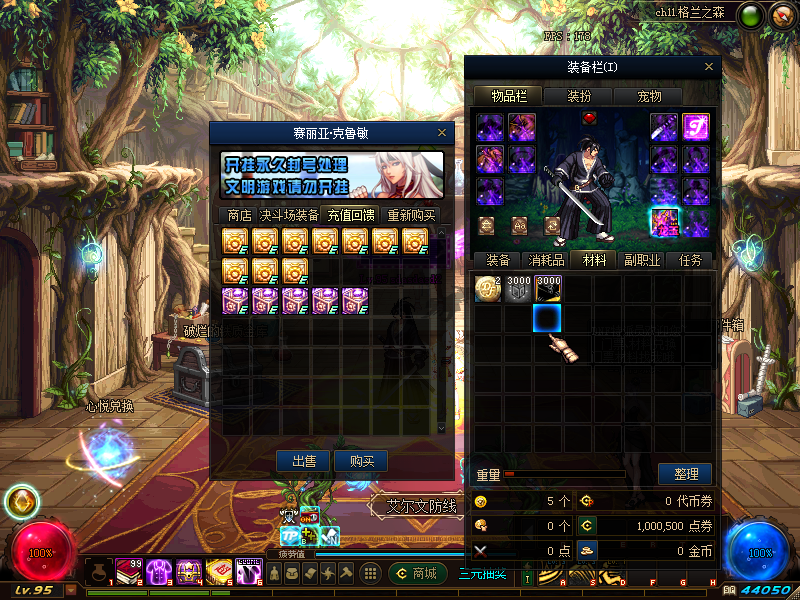Open the 副职业 sub-profession category
Viewport: 800px width, 600px height.
[x=643, y=260]
